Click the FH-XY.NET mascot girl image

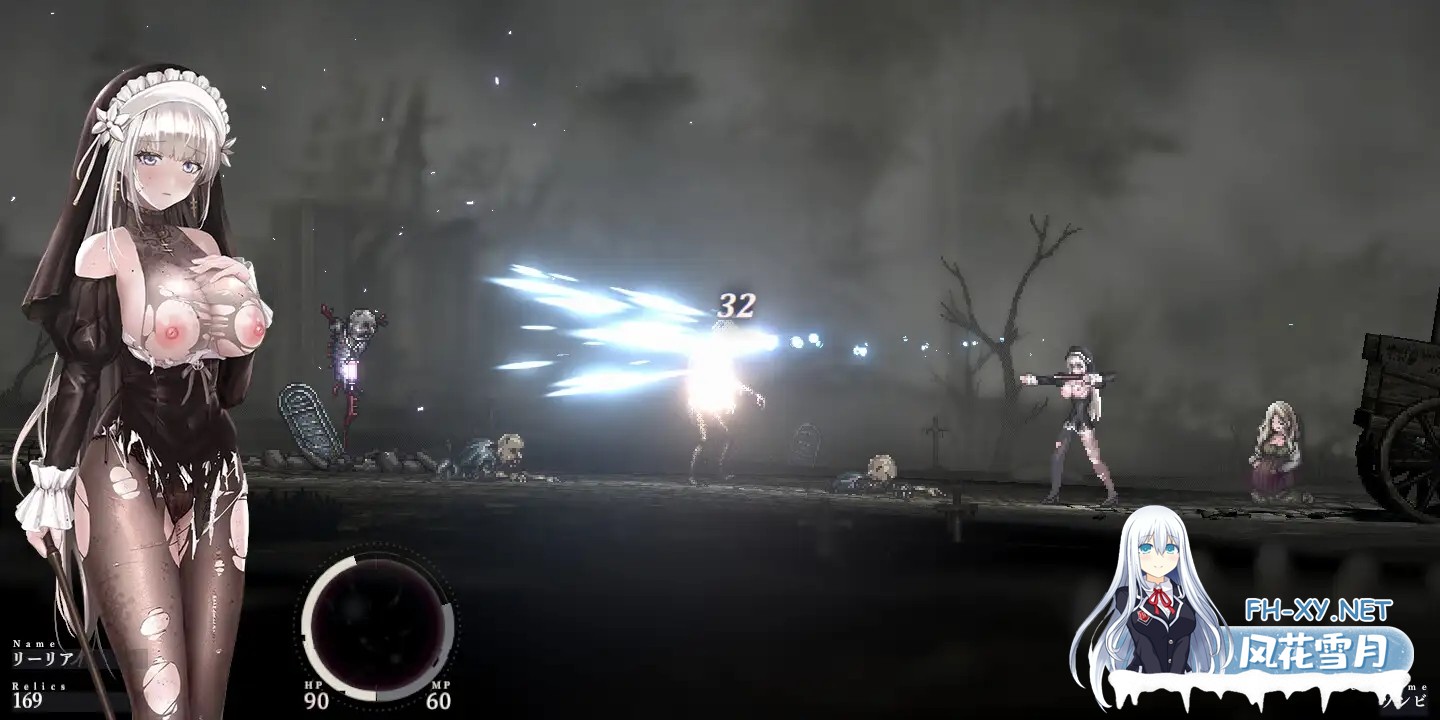point(1160,600)
